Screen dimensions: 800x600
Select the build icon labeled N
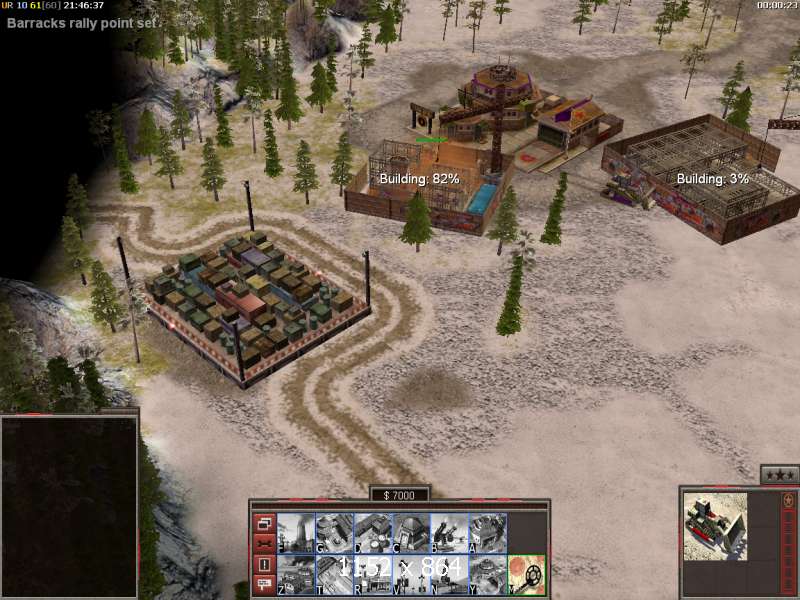click(x=449, y=574)
